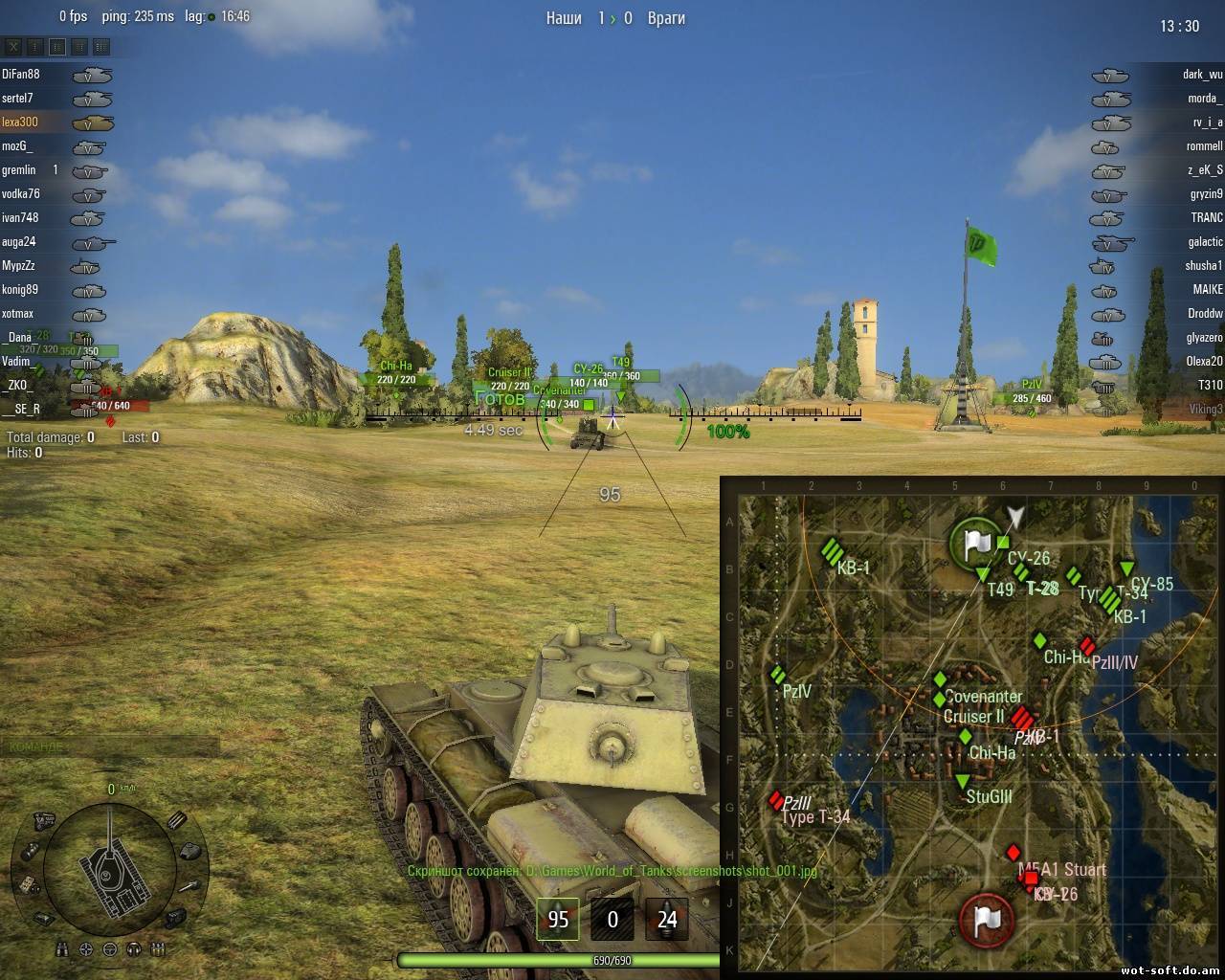Switch to the shell slot holding 24 rounds

click(666, 920)
